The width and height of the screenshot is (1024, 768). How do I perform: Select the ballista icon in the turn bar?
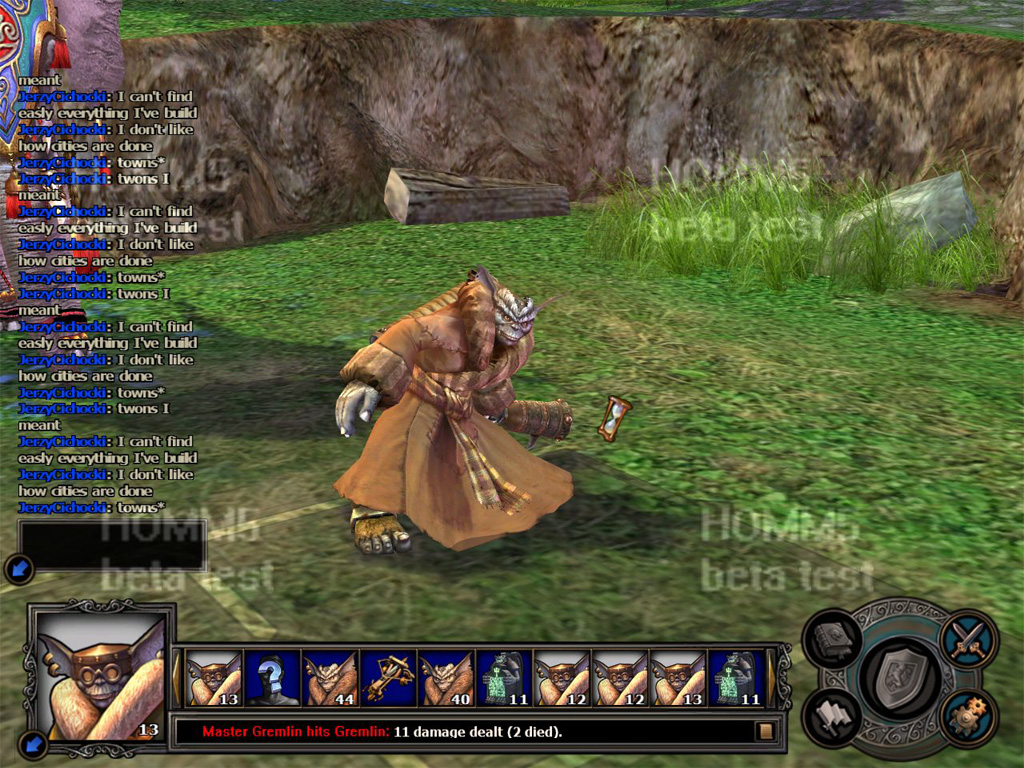(x=389, y=677)
